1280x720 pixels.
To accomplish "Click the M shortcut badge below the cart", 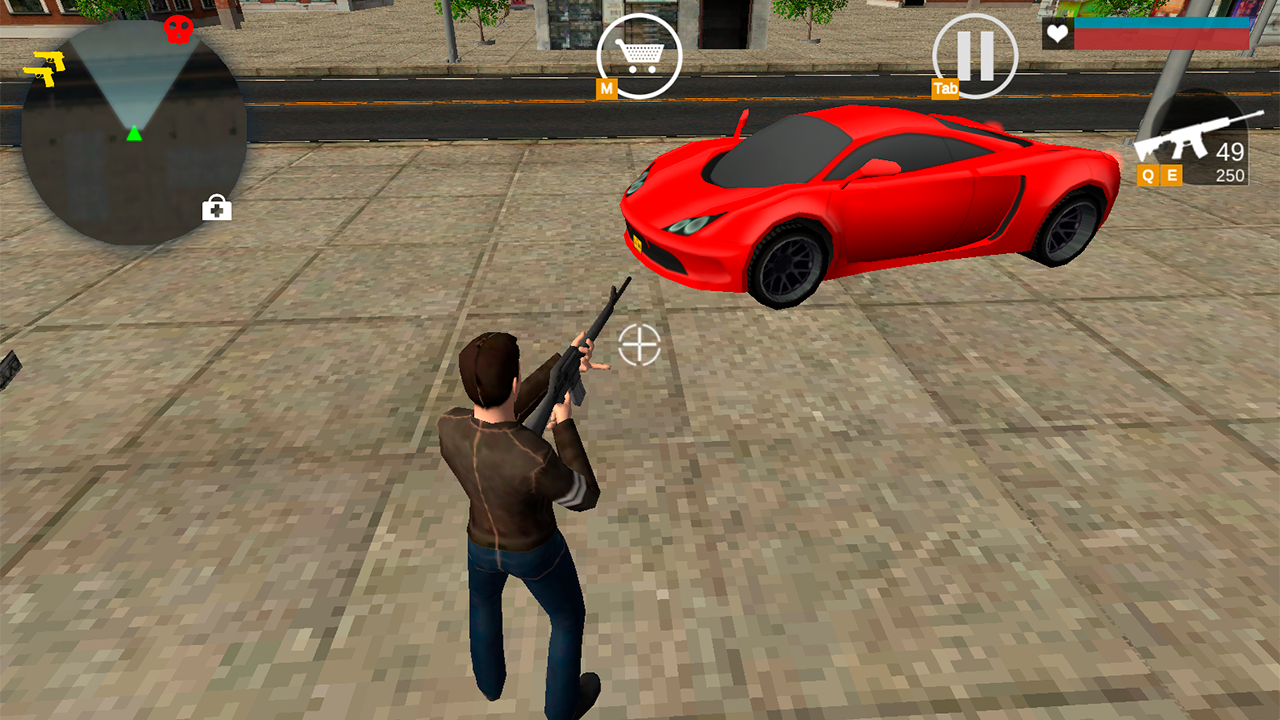I will [605, 89].
